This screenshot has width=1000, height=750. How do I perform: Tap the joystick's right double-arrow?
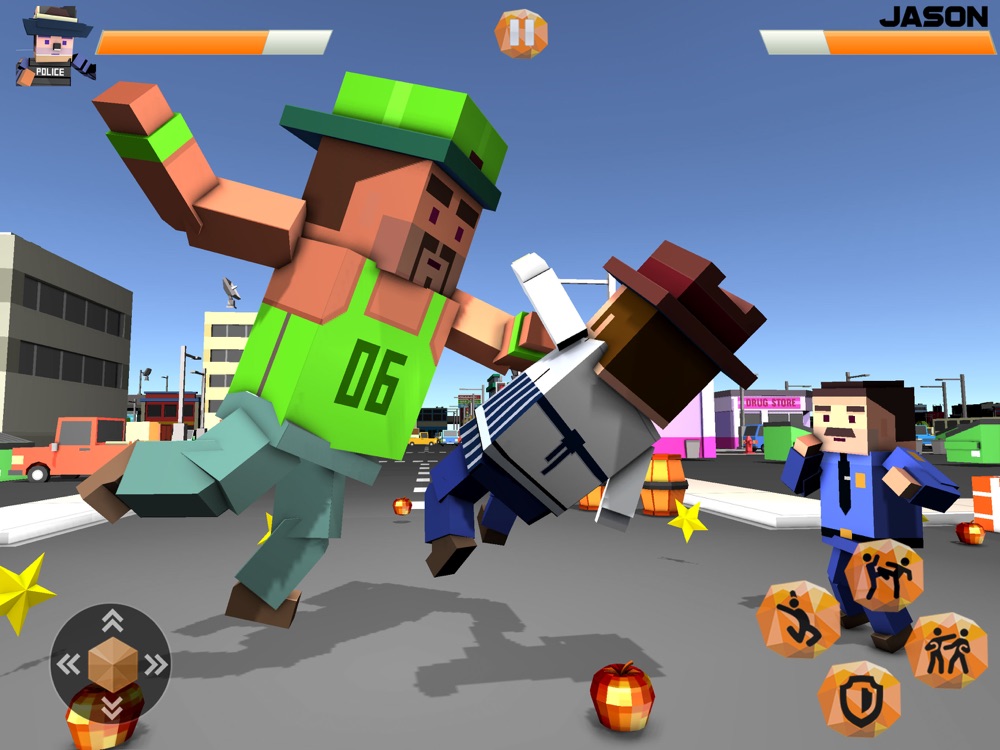click(x=155, y=663)
